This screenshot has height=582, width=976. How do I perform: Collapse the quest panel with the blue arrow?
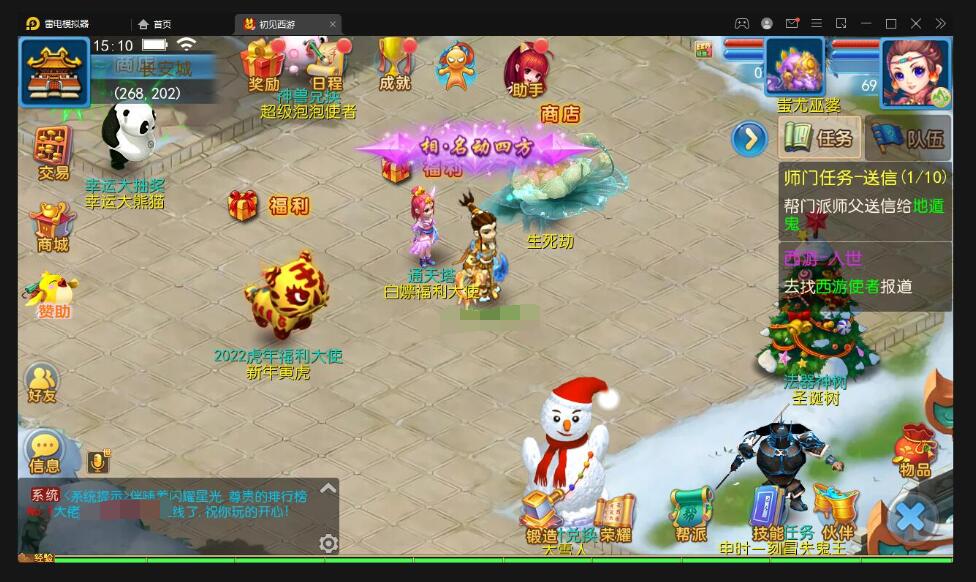[x=749, y=138]
